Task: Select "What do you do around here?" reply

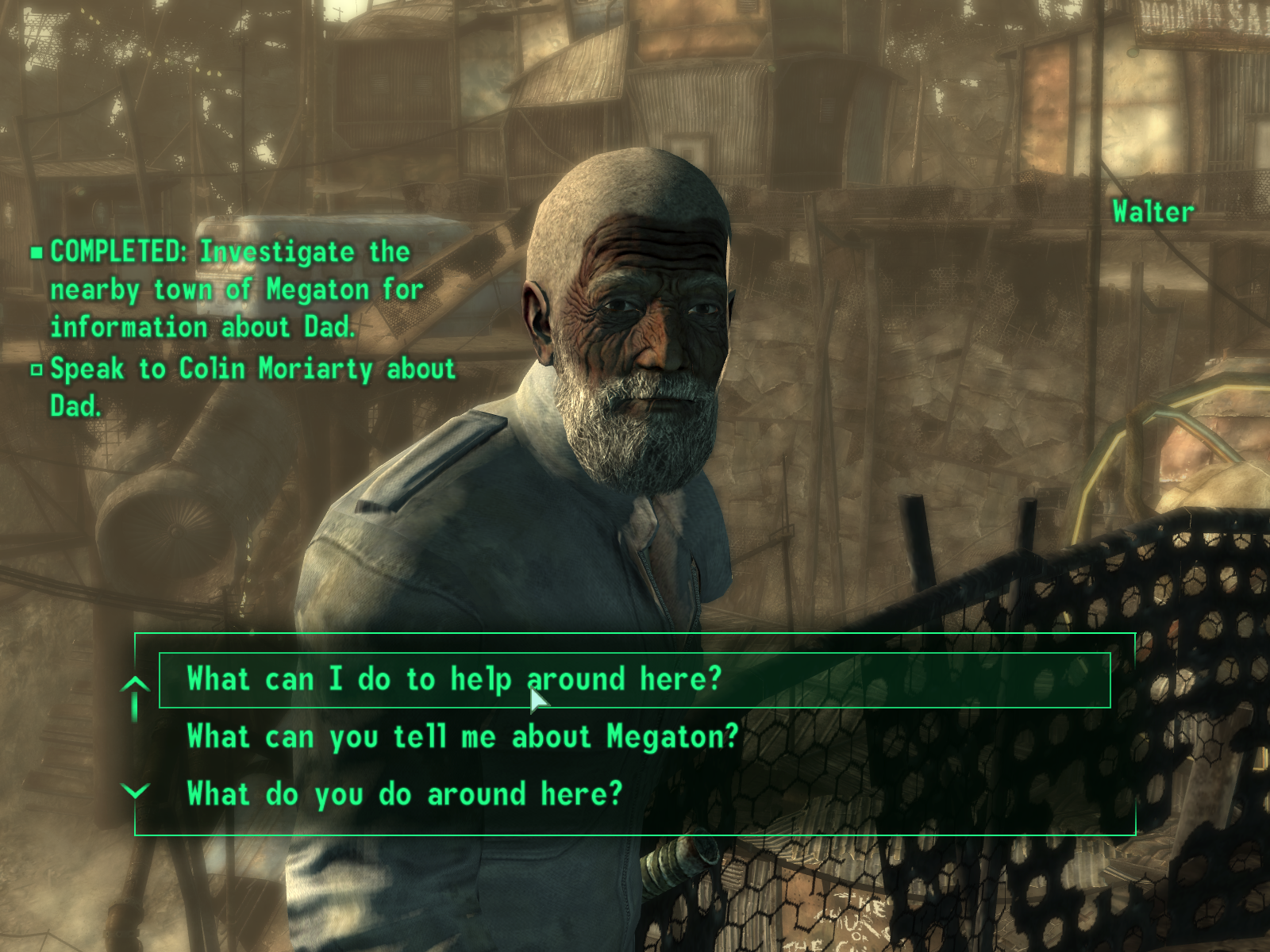Action: [x=405, y=794]
